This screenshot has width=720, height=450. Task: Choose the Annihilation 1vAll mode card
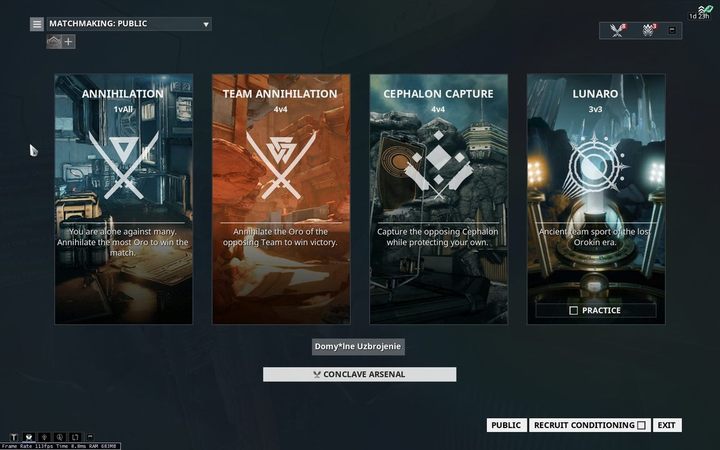tap(123, 198)
